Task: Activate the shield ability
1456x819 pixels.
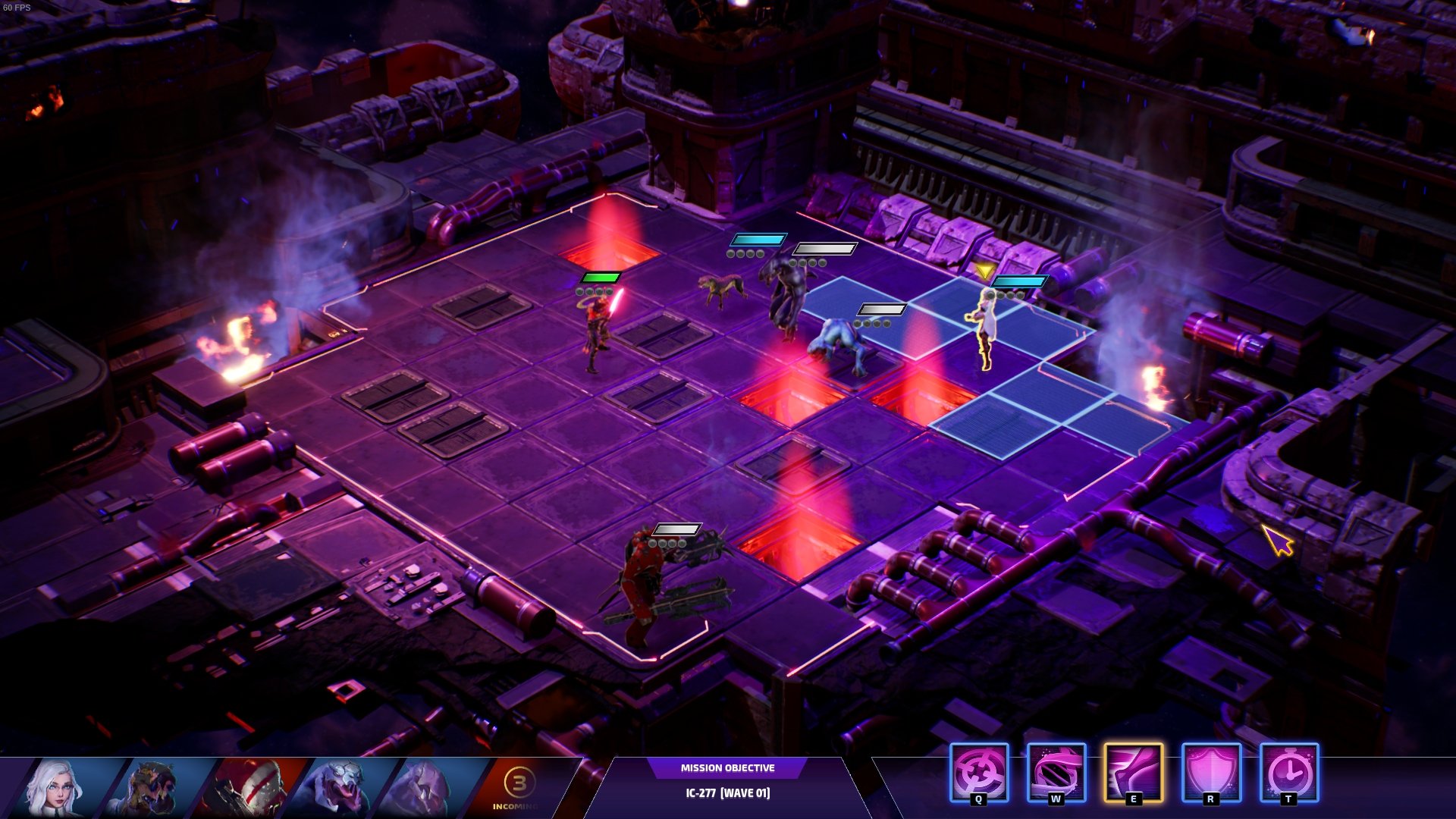Action: (x=1211, y=773)
